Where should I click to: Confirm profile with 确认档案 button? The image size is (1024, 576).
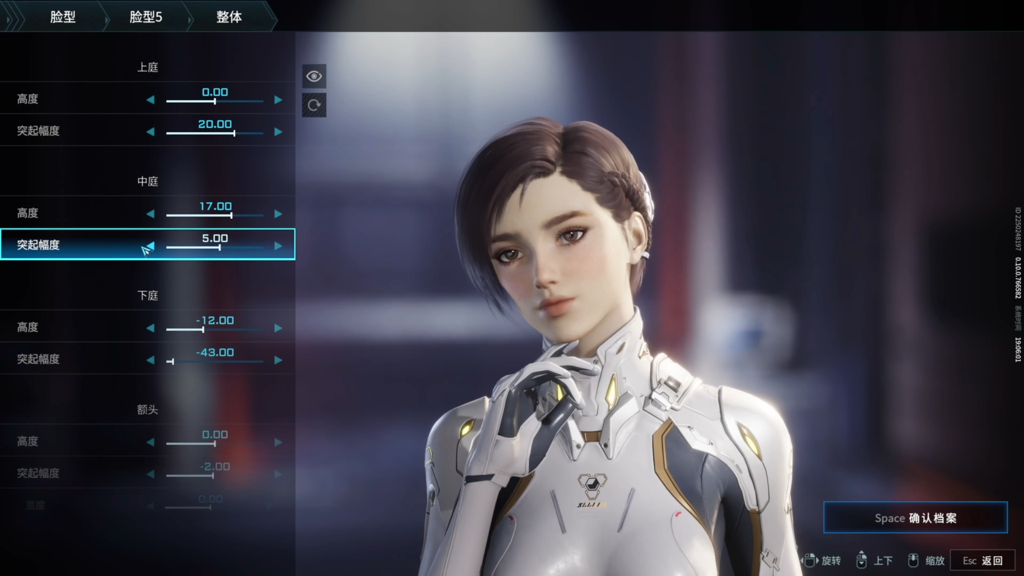coord(915,518)
